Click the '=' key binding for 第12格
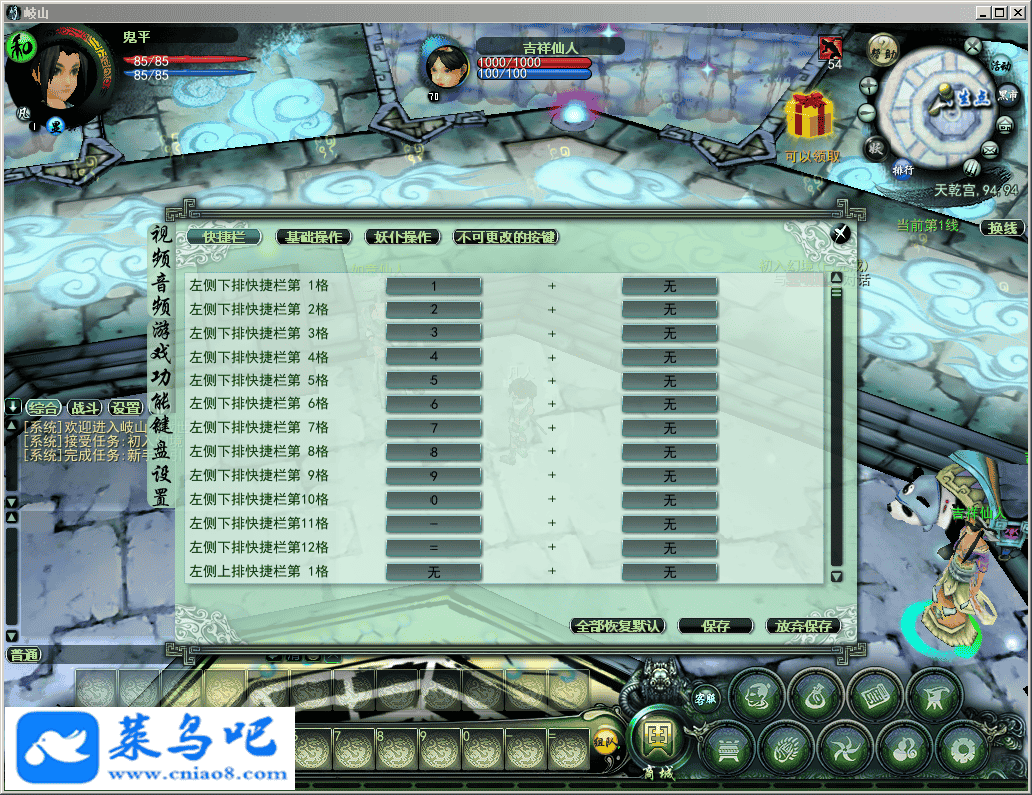 [x=434, y=548]
